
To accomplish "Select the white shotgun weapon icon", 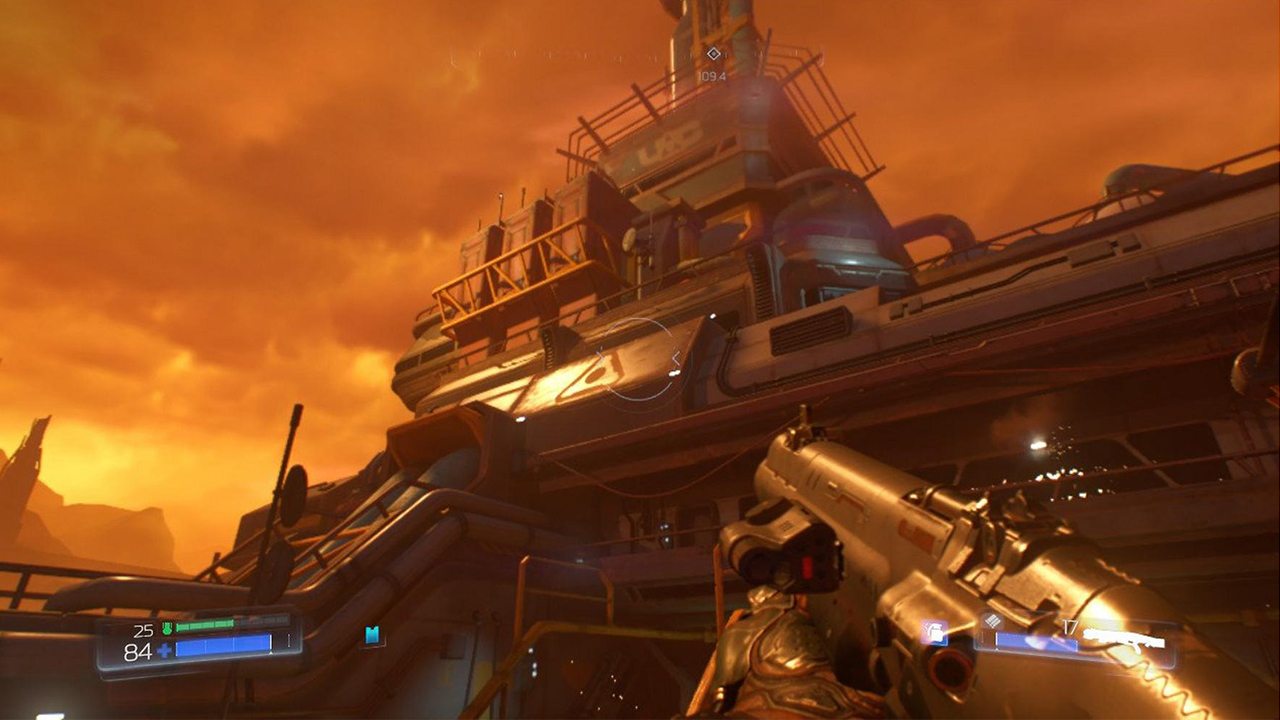I will click(1125, 638).
